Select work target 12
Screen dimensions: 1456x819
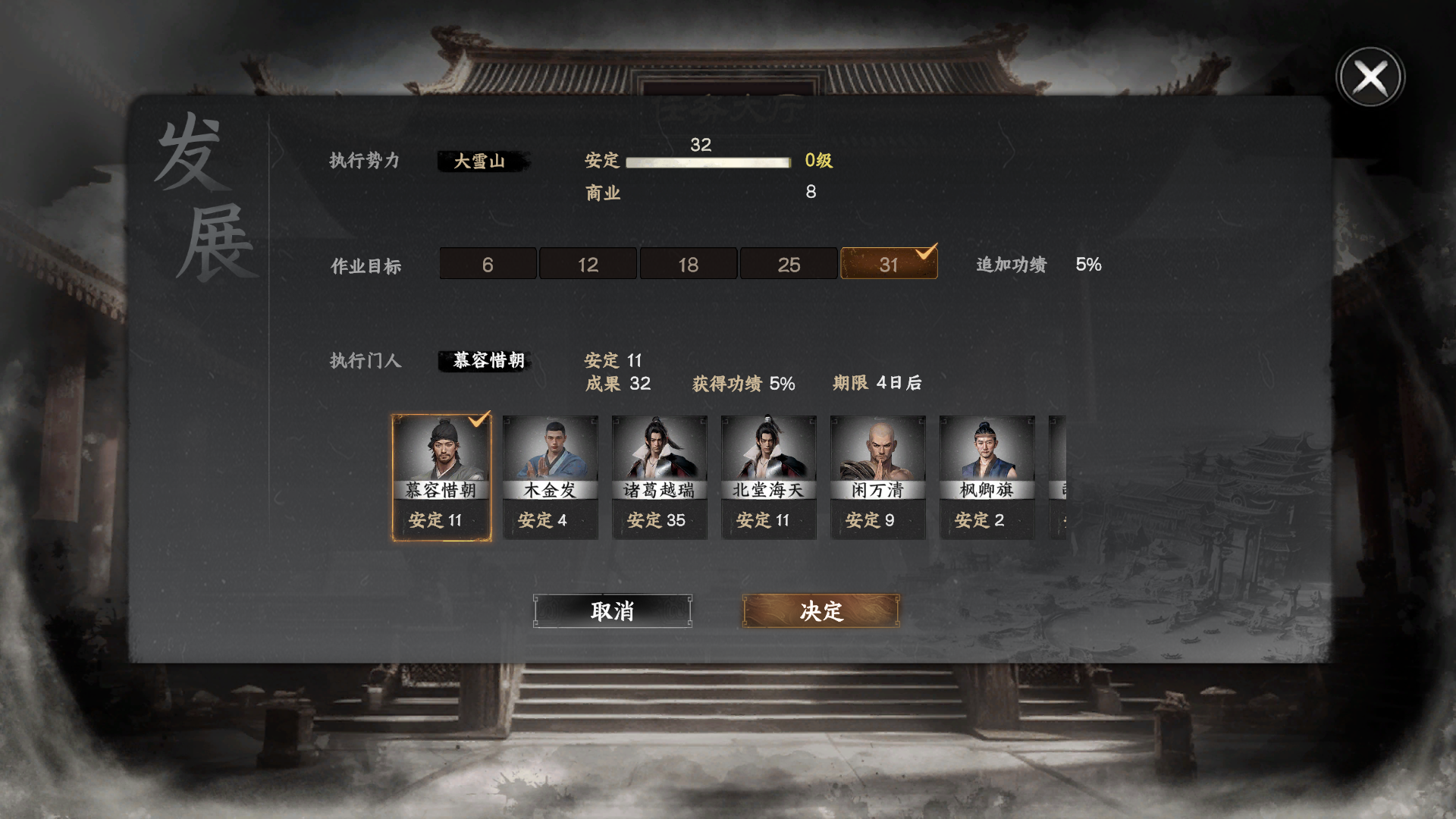[x=588, y=264]
